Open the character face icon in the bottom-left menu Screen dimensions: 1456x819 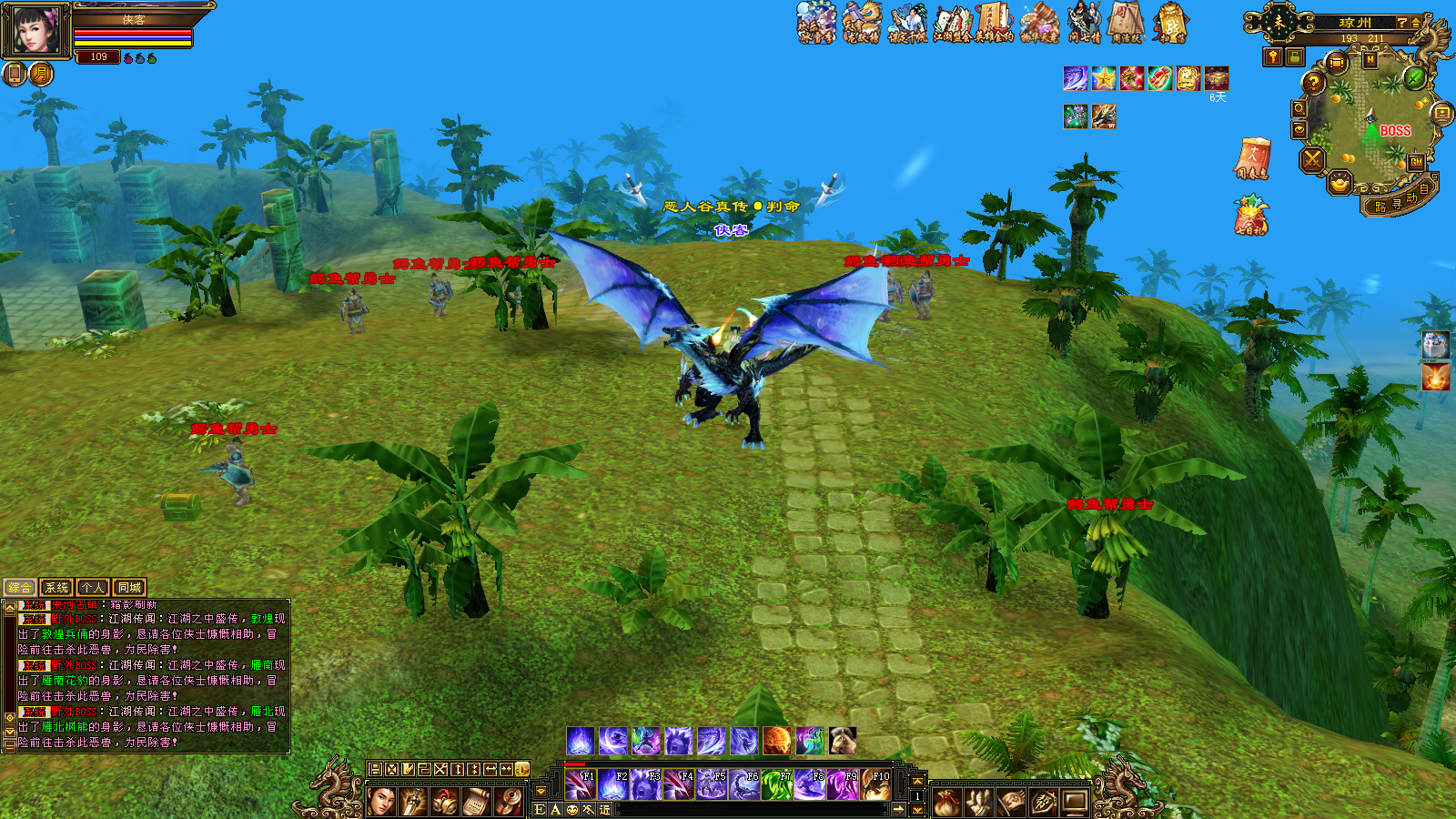[382, 802]
